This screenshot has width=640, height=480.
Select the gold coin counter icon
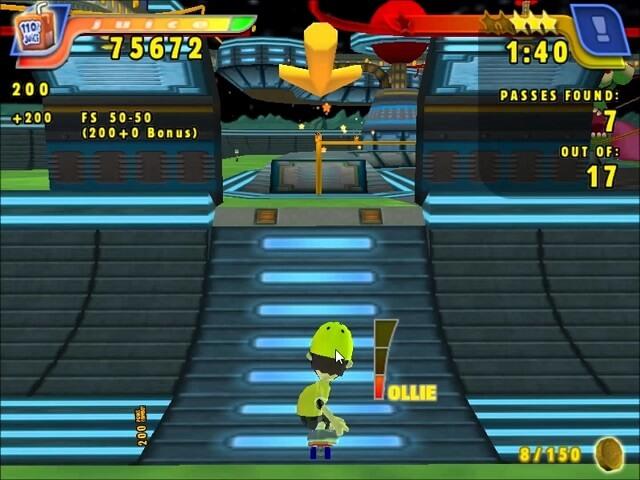[x=608, y=454]
